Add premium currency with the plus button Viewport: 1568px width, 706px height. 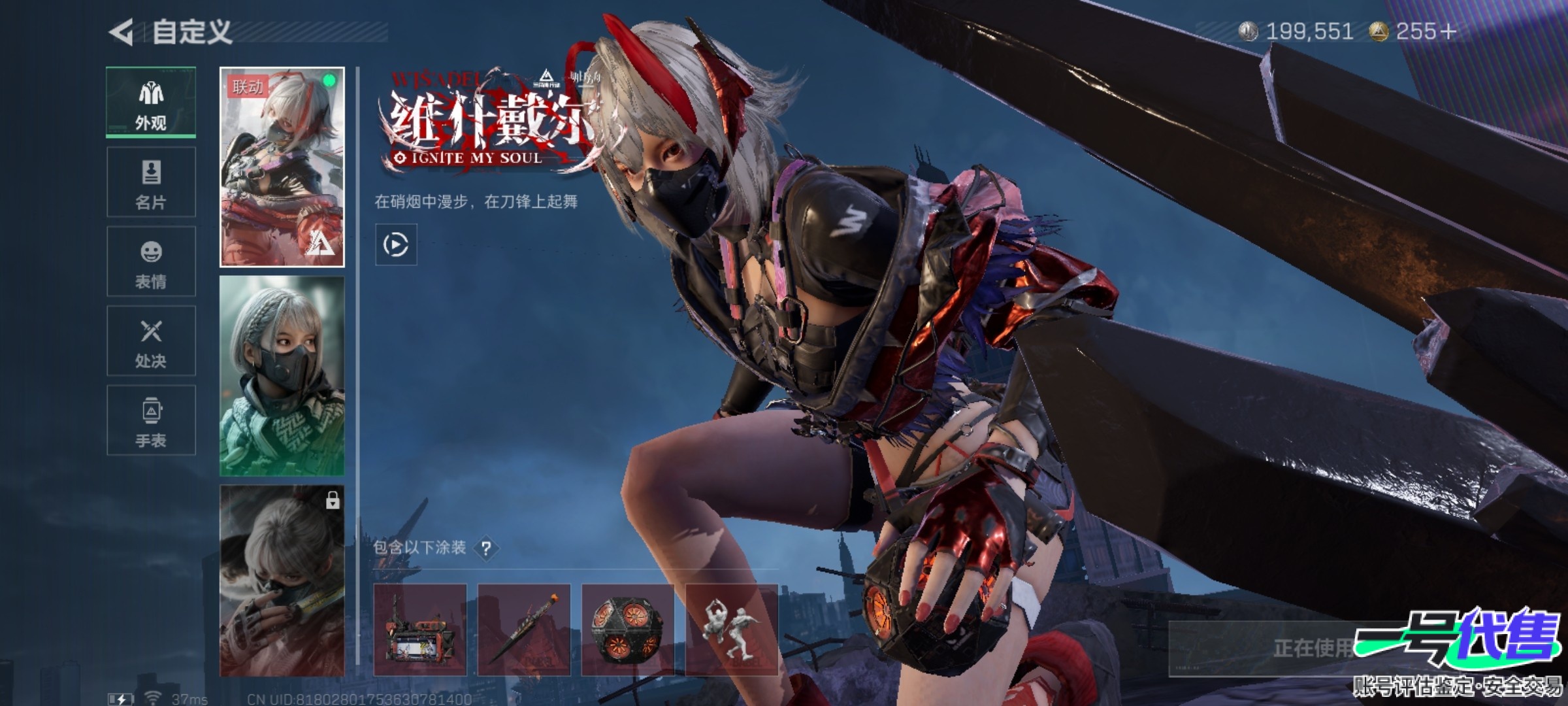1448,31
